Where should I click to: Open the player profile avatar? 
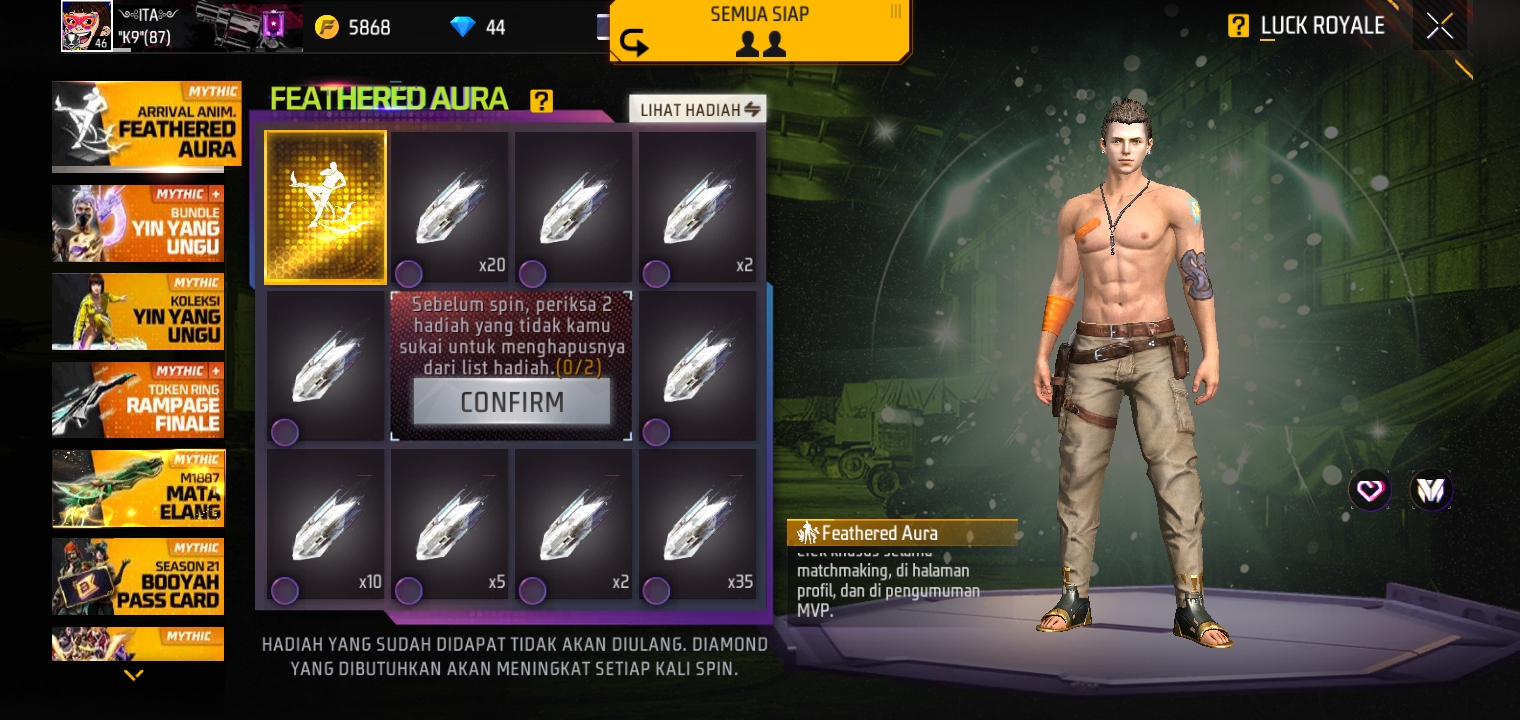pos(86,26)
